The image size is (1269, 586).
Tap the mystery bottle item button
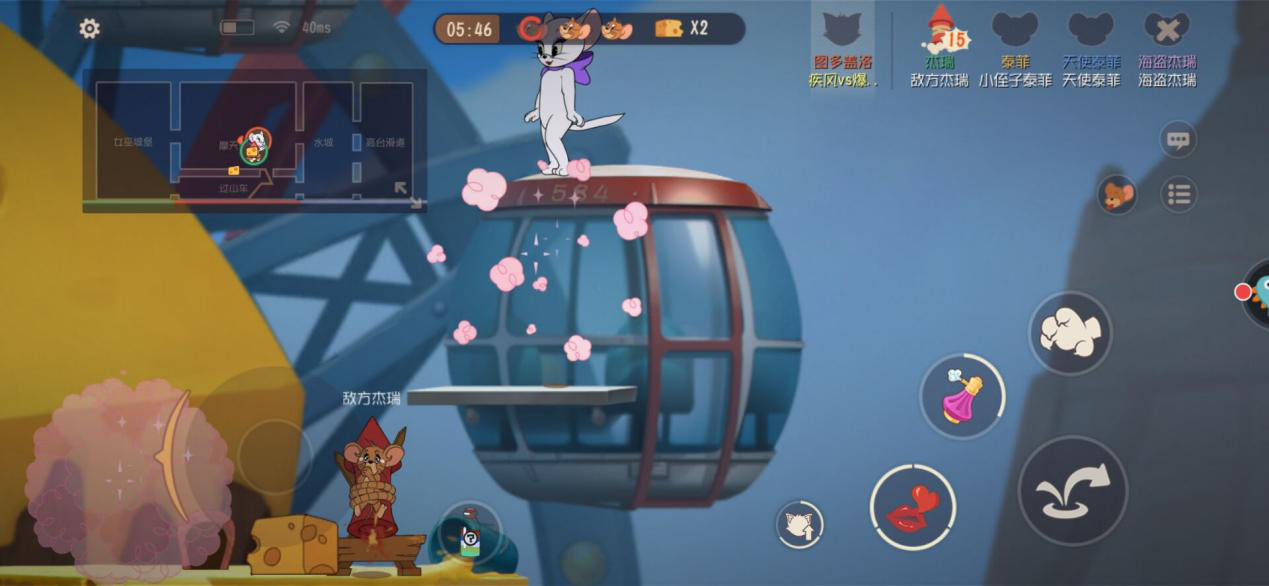(x=469, y=535)
